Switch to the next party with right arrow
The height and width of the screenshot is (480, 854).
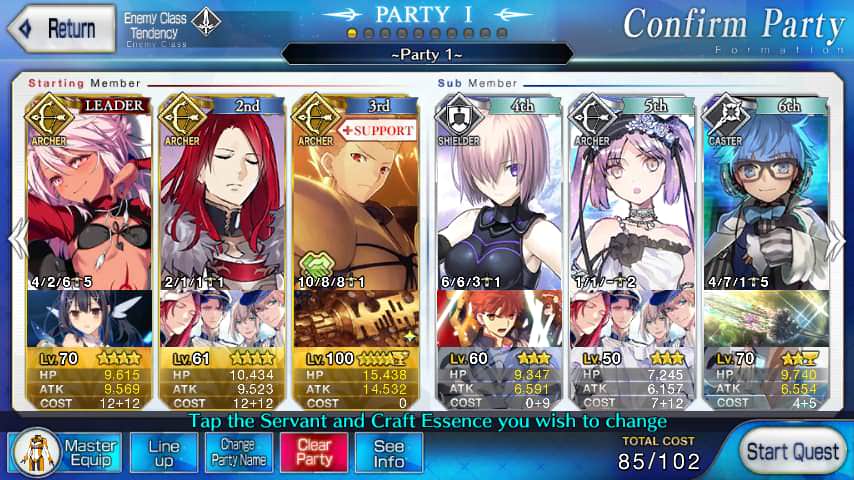tap(838, 241)
